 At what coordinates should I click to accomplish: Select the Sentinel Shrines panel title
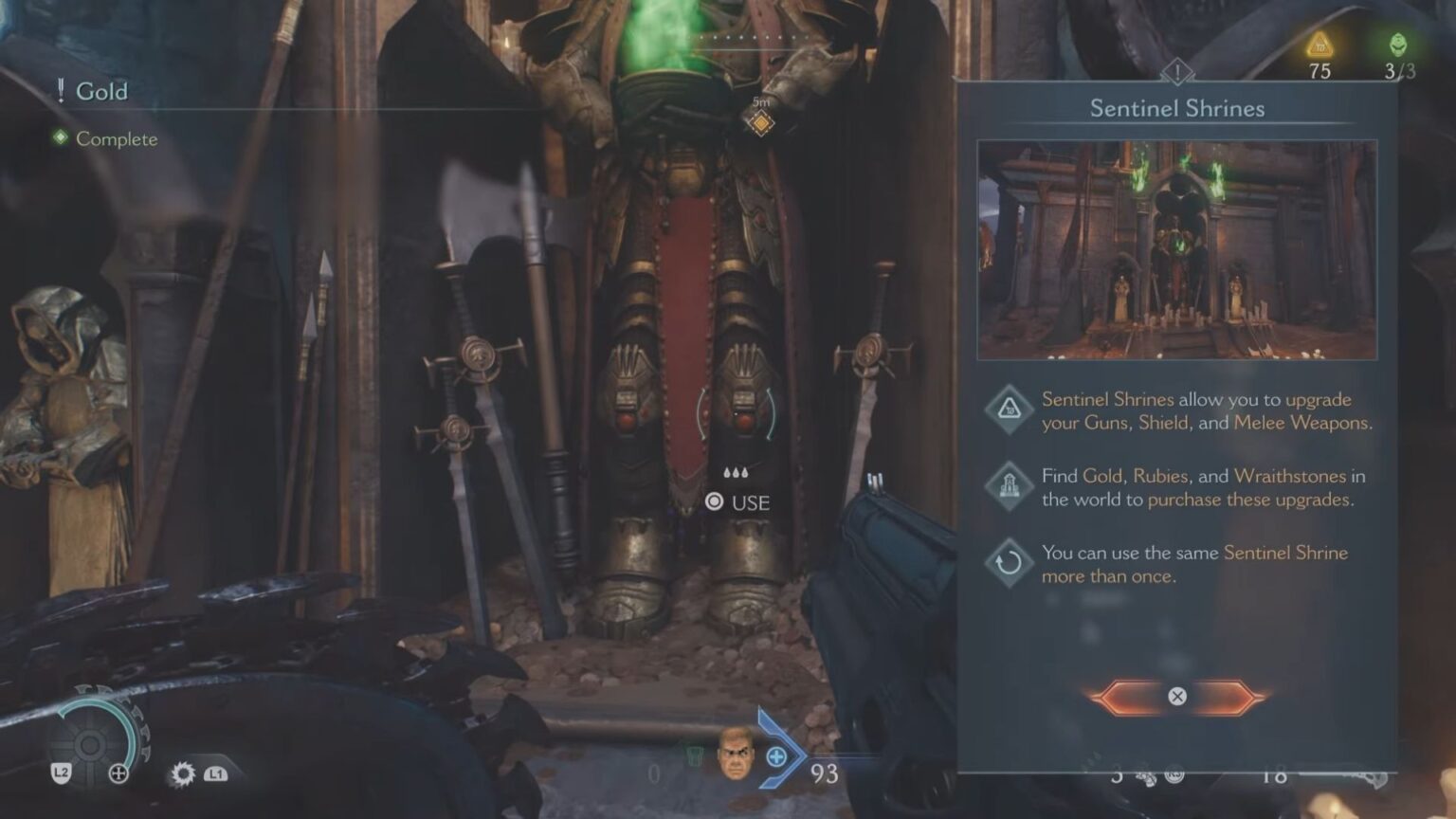click(1176, 109)
